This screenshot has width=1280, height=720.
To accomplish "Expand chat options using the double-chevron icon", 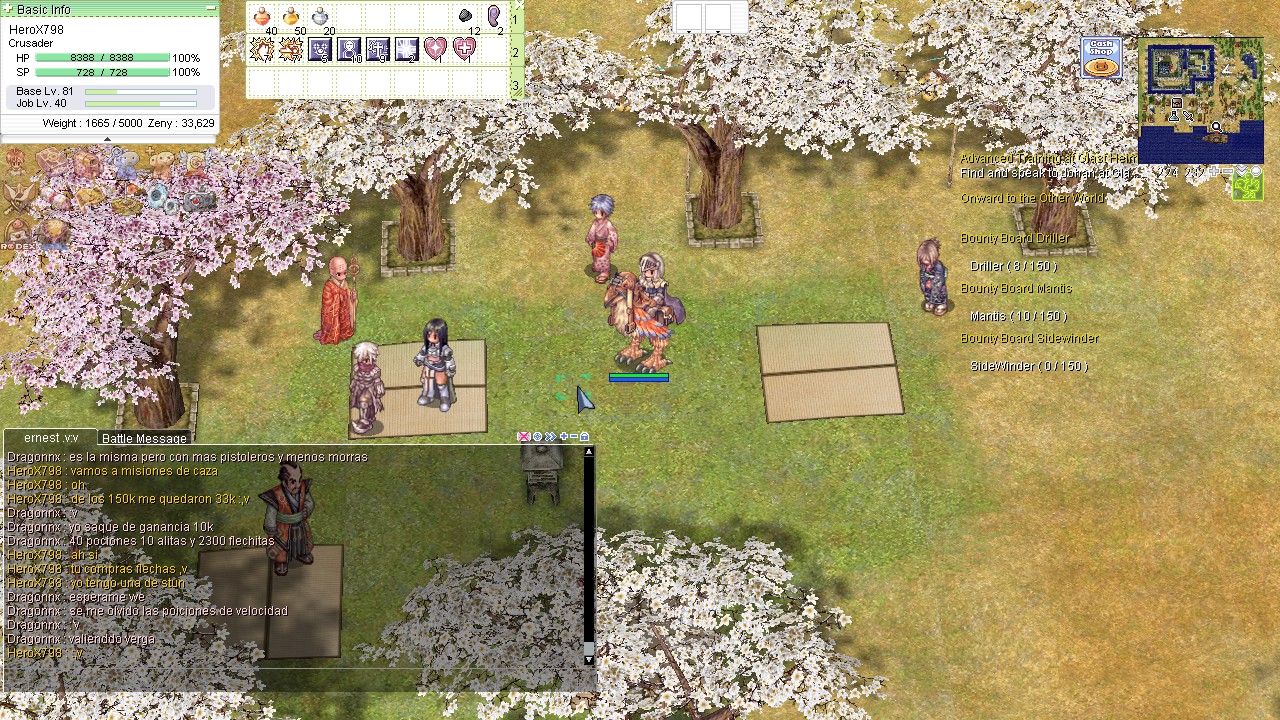I will (x=550, y=436).
